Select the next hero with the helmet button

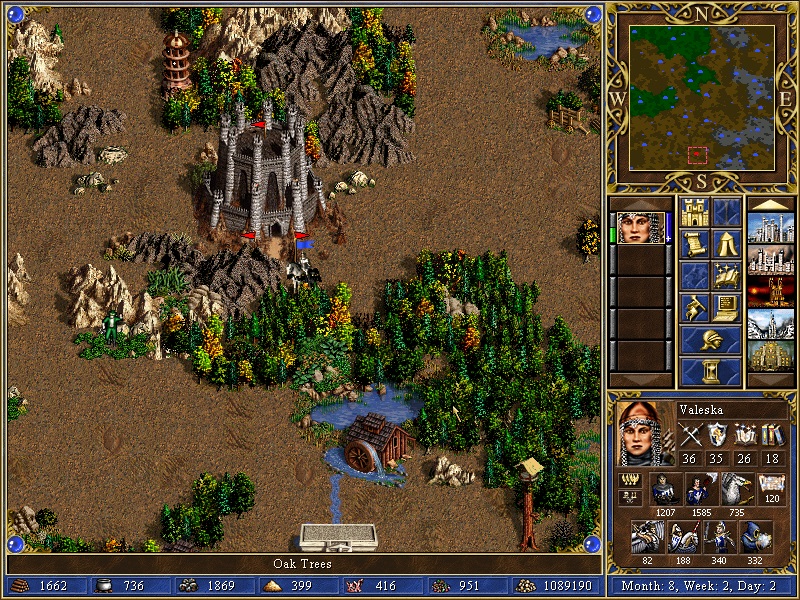(x=710, y=340)
